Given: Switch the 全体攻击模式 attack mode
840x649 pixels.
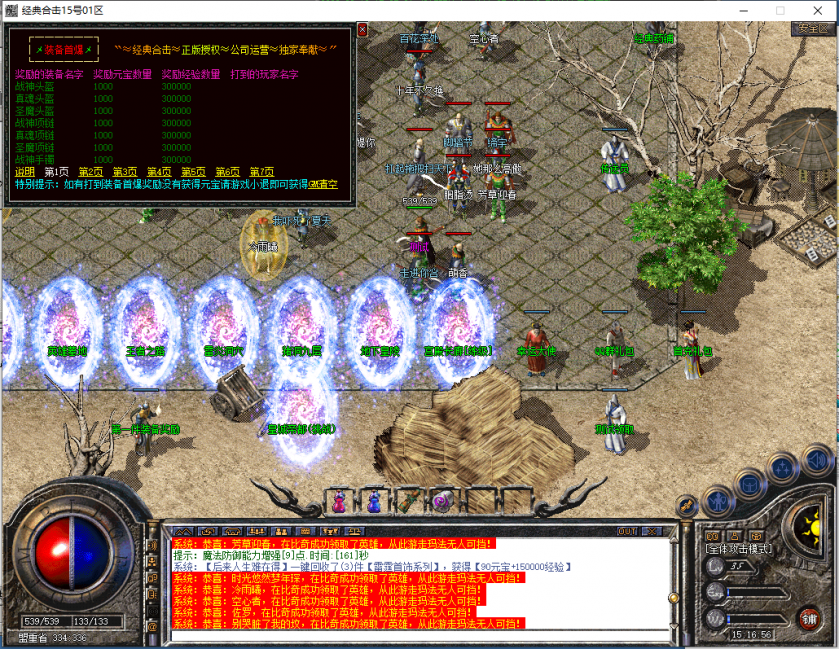Looking at the screenshot, I should pyautogui.click(x=737, y=548).
